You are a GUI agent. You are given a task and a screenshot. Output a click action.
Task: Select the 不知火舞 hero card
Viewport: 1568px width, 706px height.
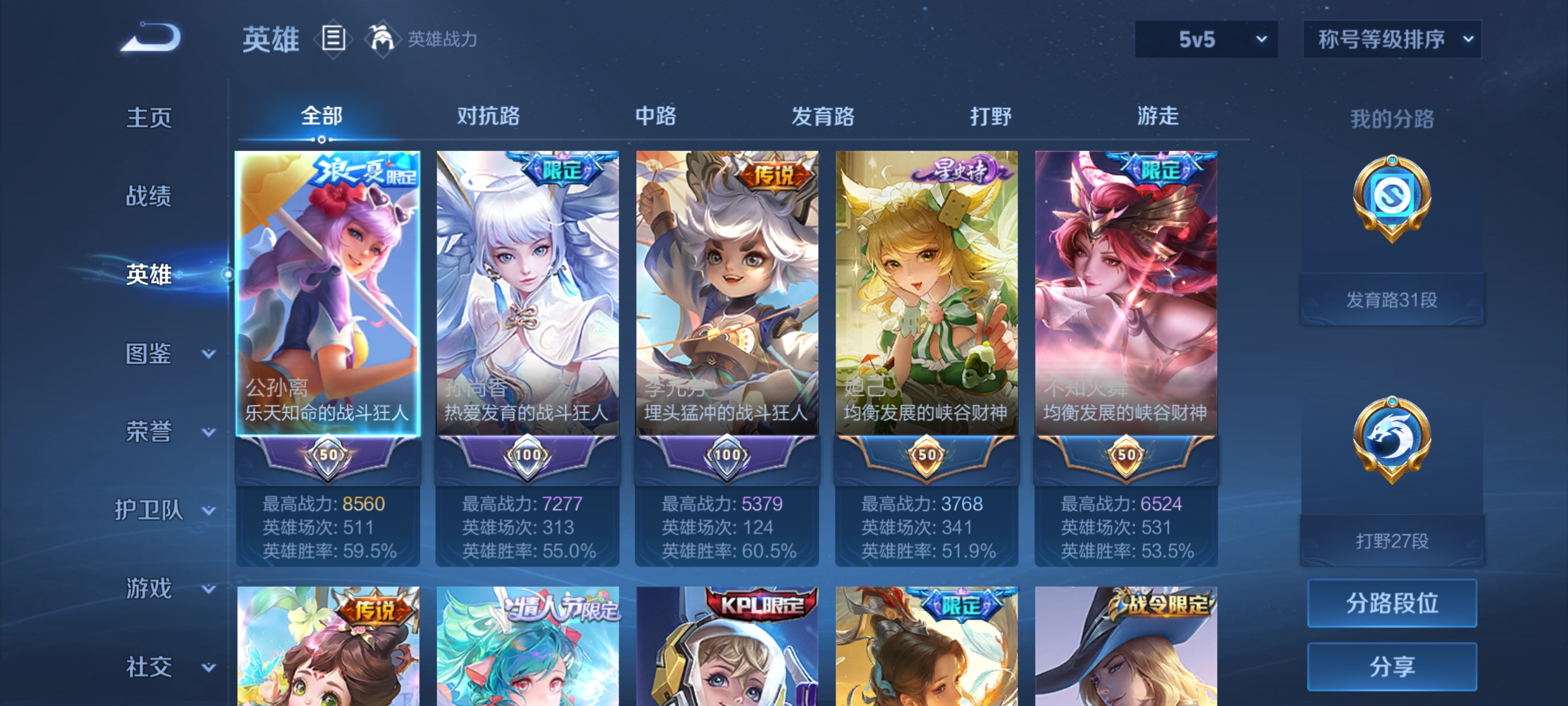pyautogui.click(x=1126, y=292)
